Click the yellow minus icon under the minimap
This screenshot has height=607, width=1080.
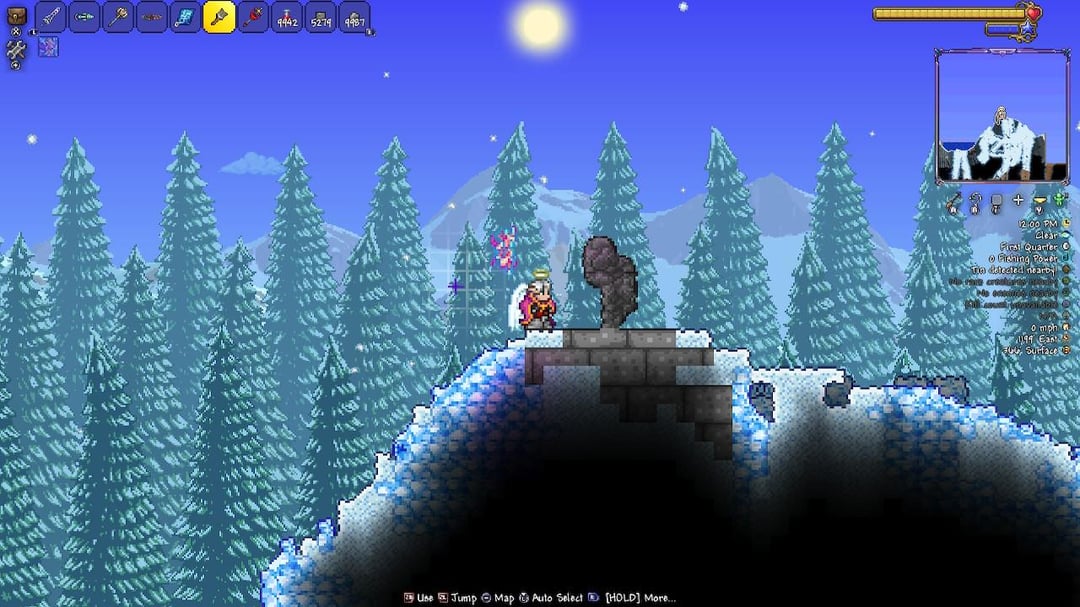(x=1039, y=201)
